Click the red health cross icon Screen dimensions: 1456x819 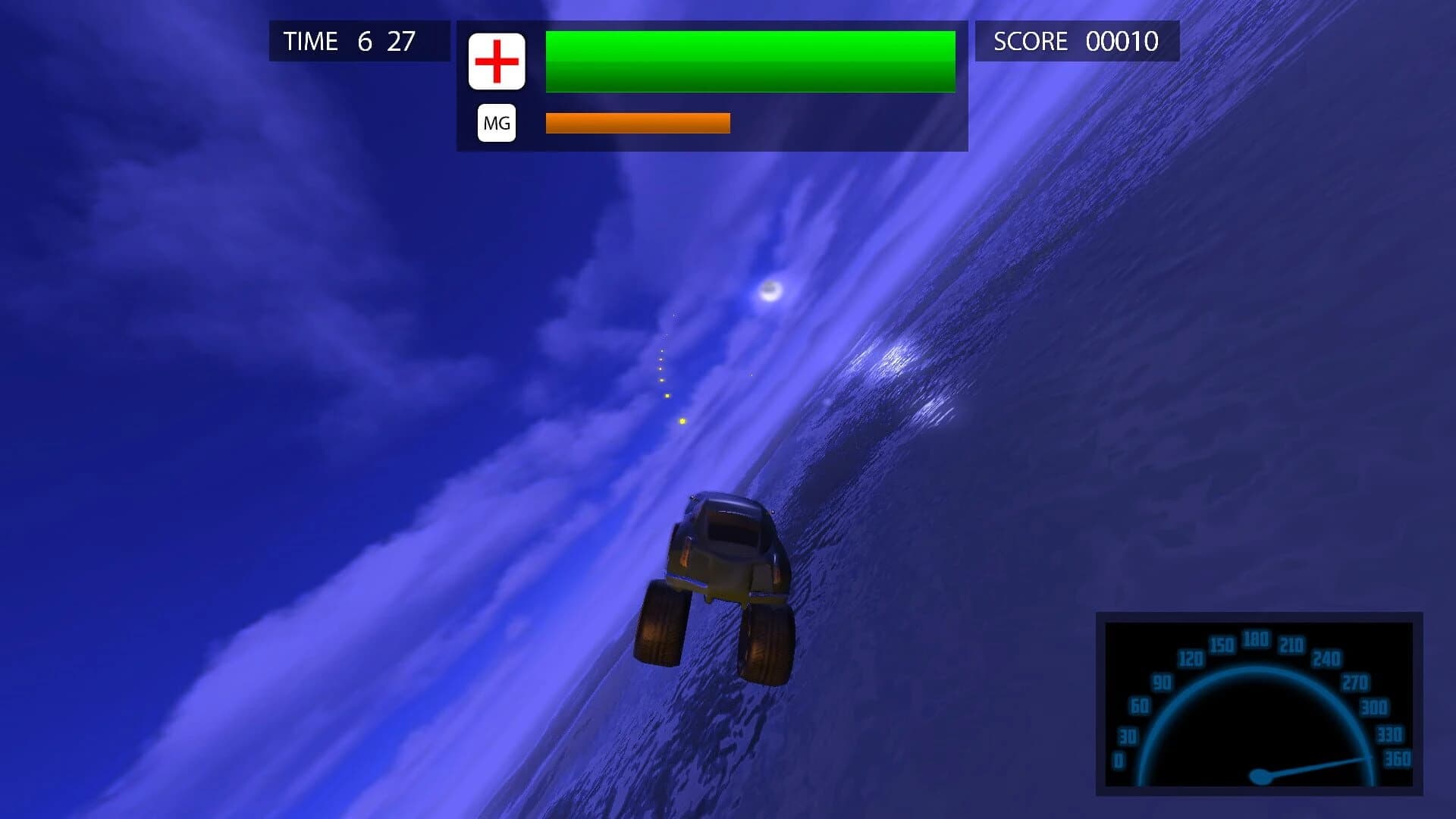pyautogui.click(x=498, y=62)
